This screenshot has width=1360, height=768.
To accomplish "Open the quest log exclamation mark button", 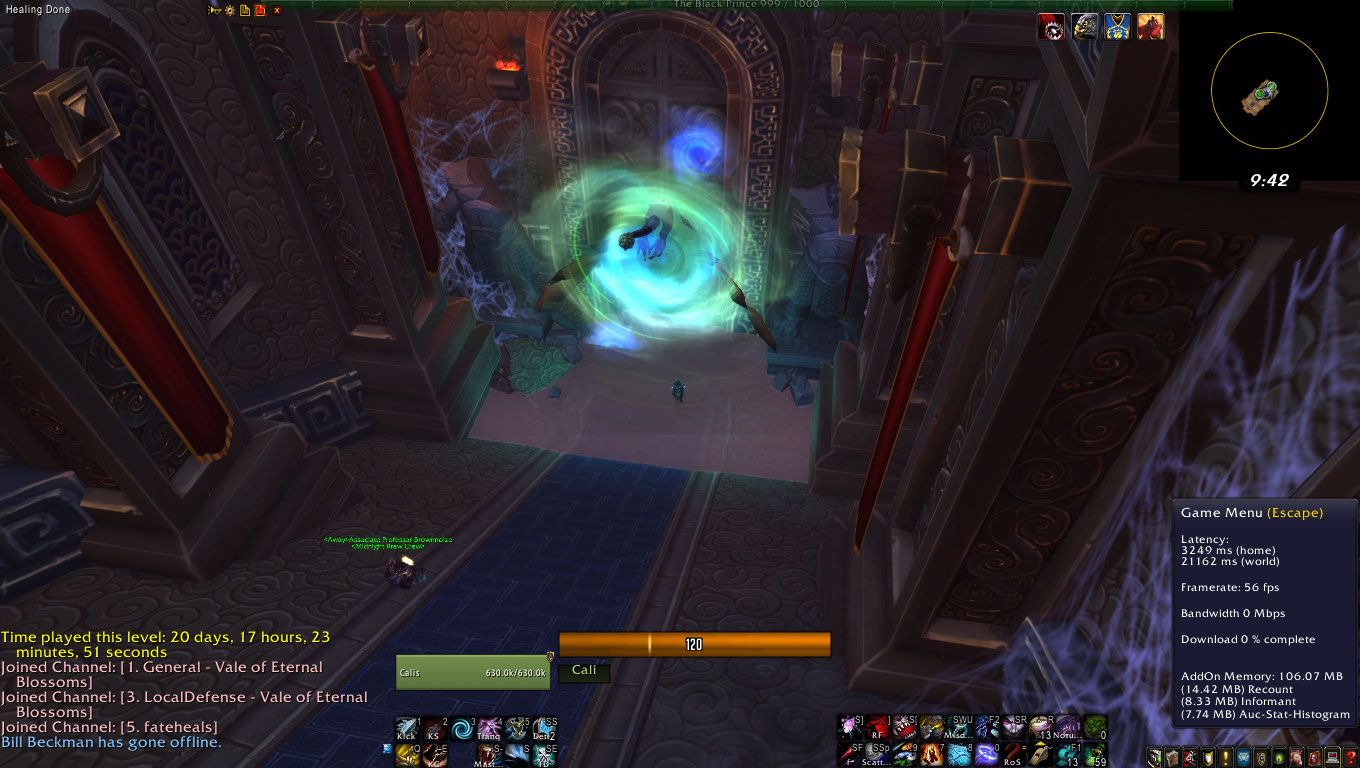I will click(x=1225, y=757).
